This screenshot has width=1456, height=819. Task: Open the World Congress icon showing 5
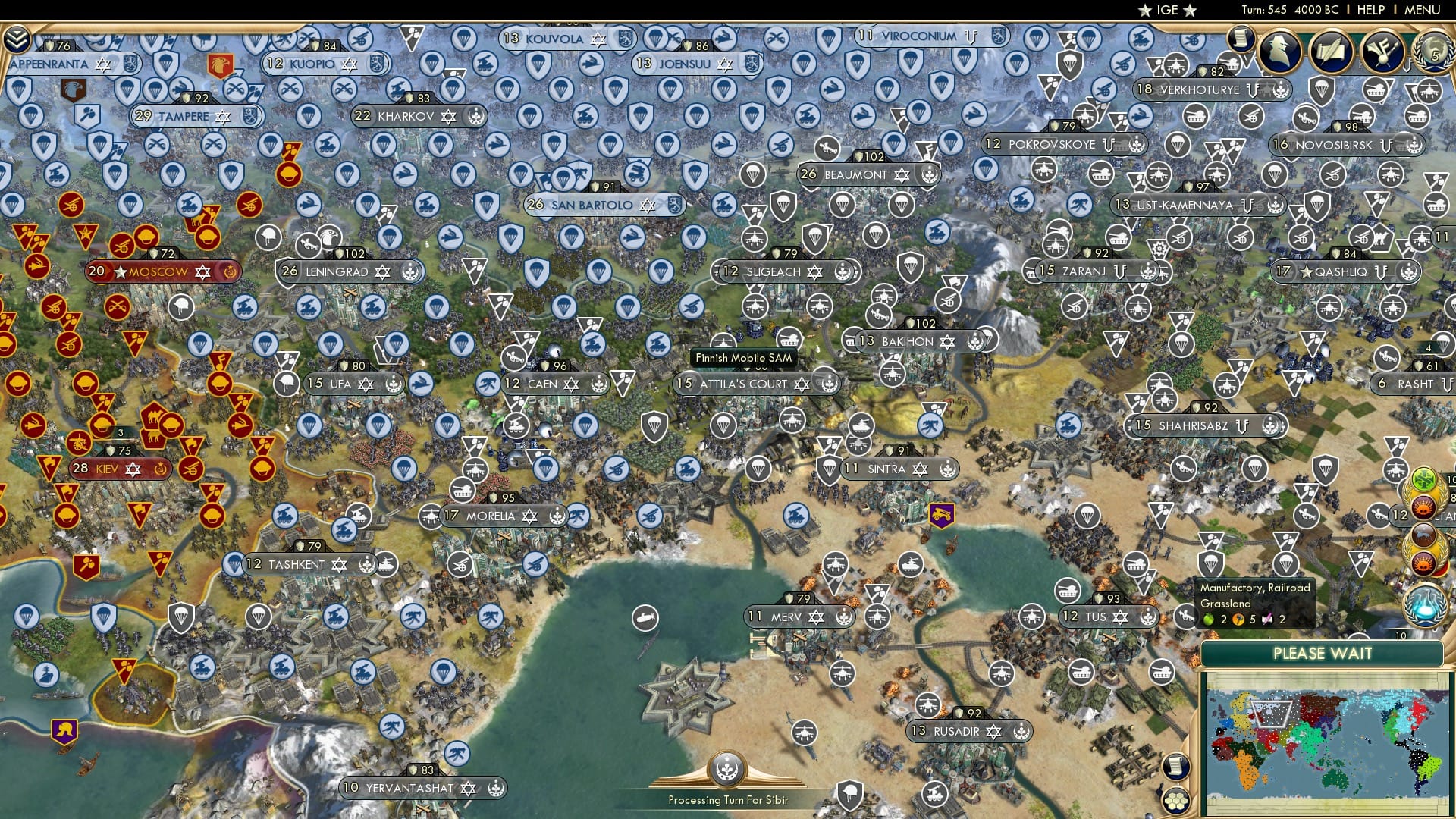pos(1432,52)
